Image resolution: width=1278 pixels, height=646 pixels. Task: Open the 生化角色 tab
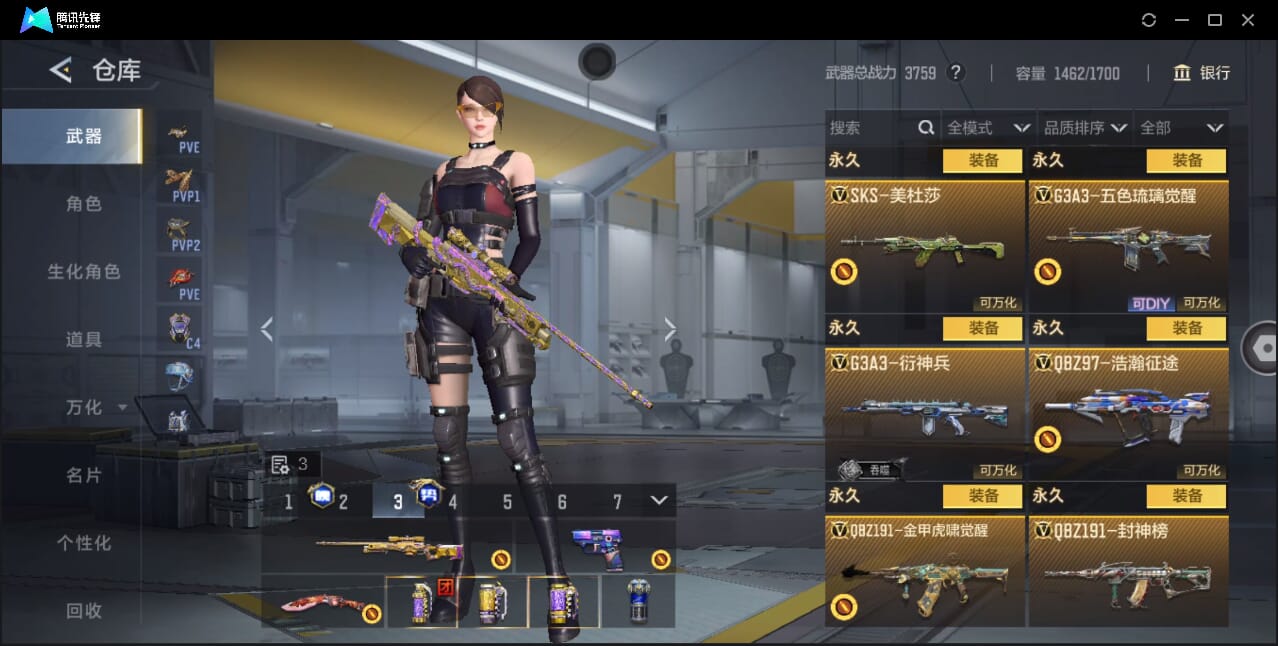(84, 272)
